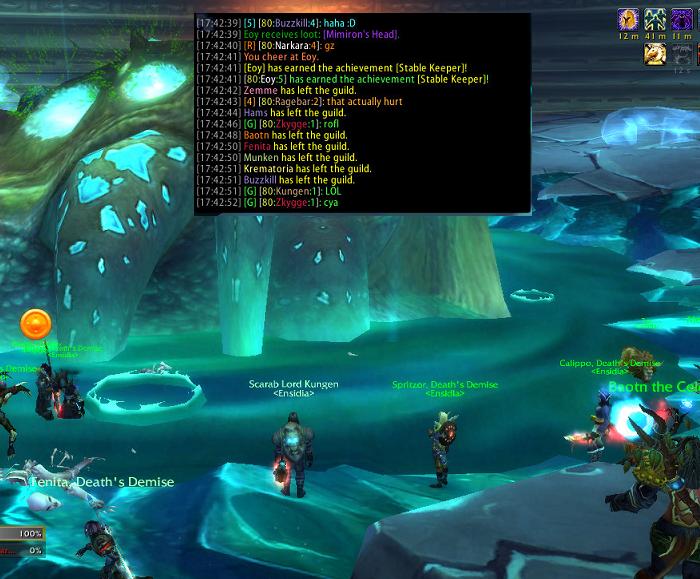Click Krematoria's name in the chat log
Screen dimensions: 700x579
coord(268,169)
